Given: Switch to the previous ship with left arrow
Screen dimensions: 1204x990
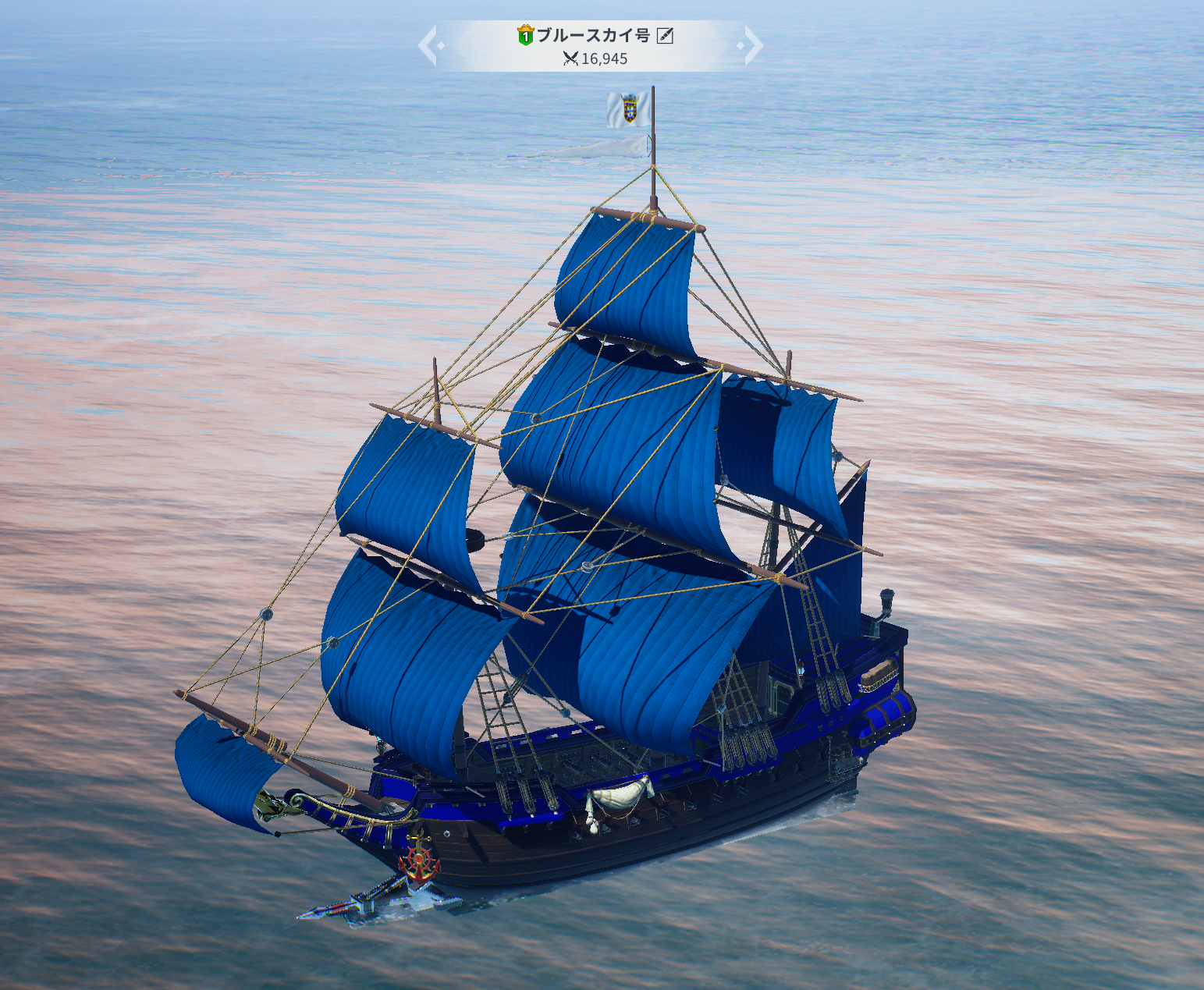Looking at the screenshot, I should 428,45.
